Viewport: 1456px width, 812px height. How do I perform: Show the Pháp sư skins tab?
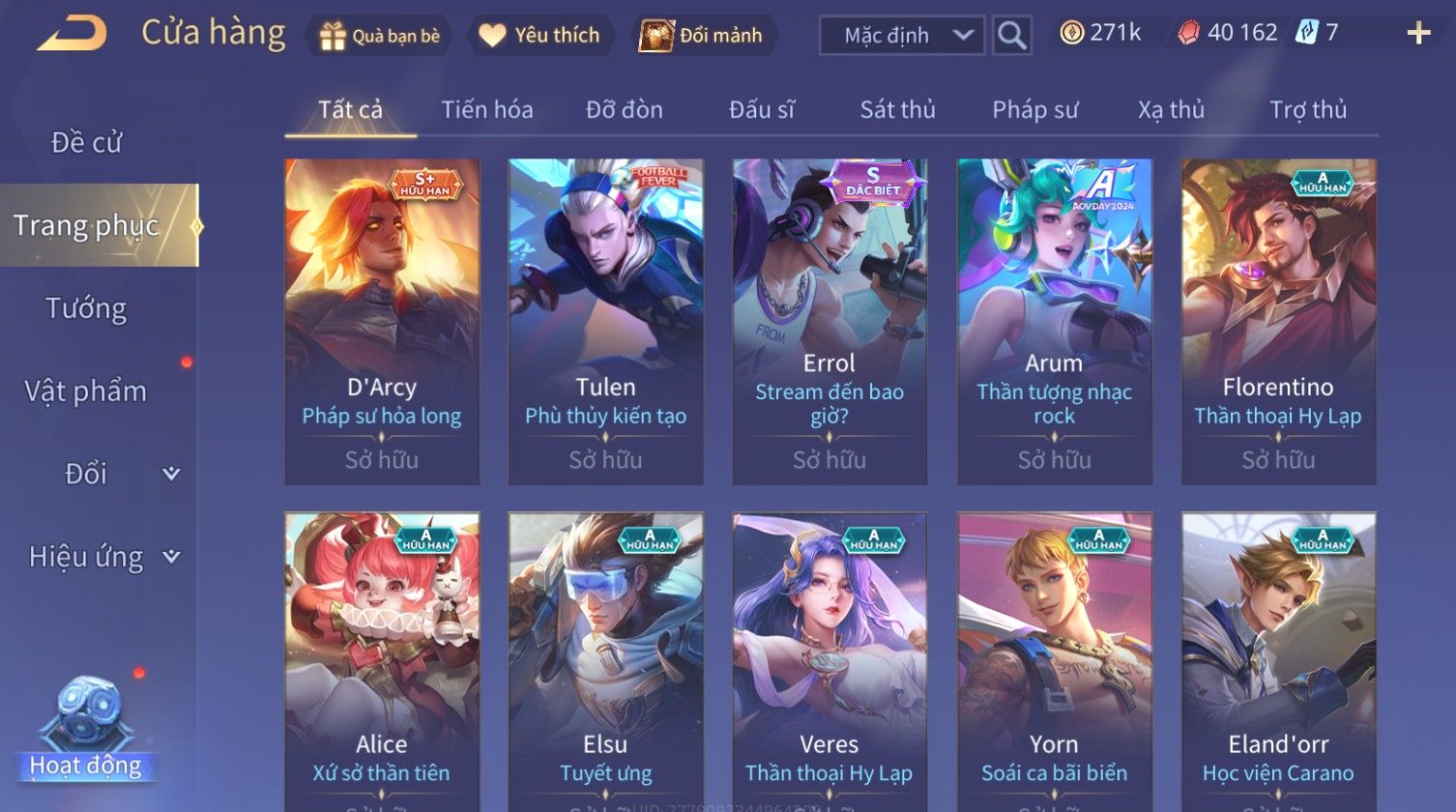tap(1034, 110)
